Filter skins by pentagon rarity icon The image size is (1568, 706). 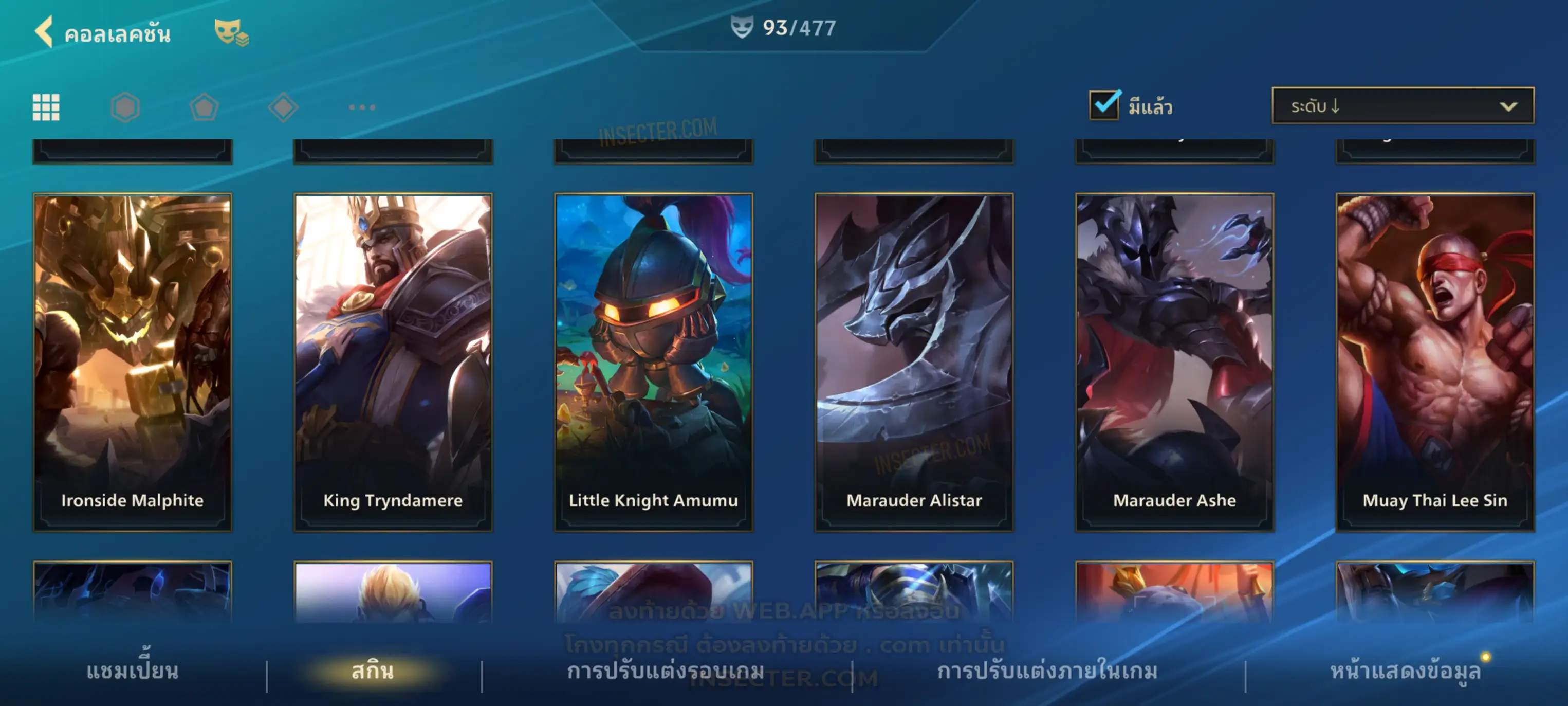(x=204, y=107)
